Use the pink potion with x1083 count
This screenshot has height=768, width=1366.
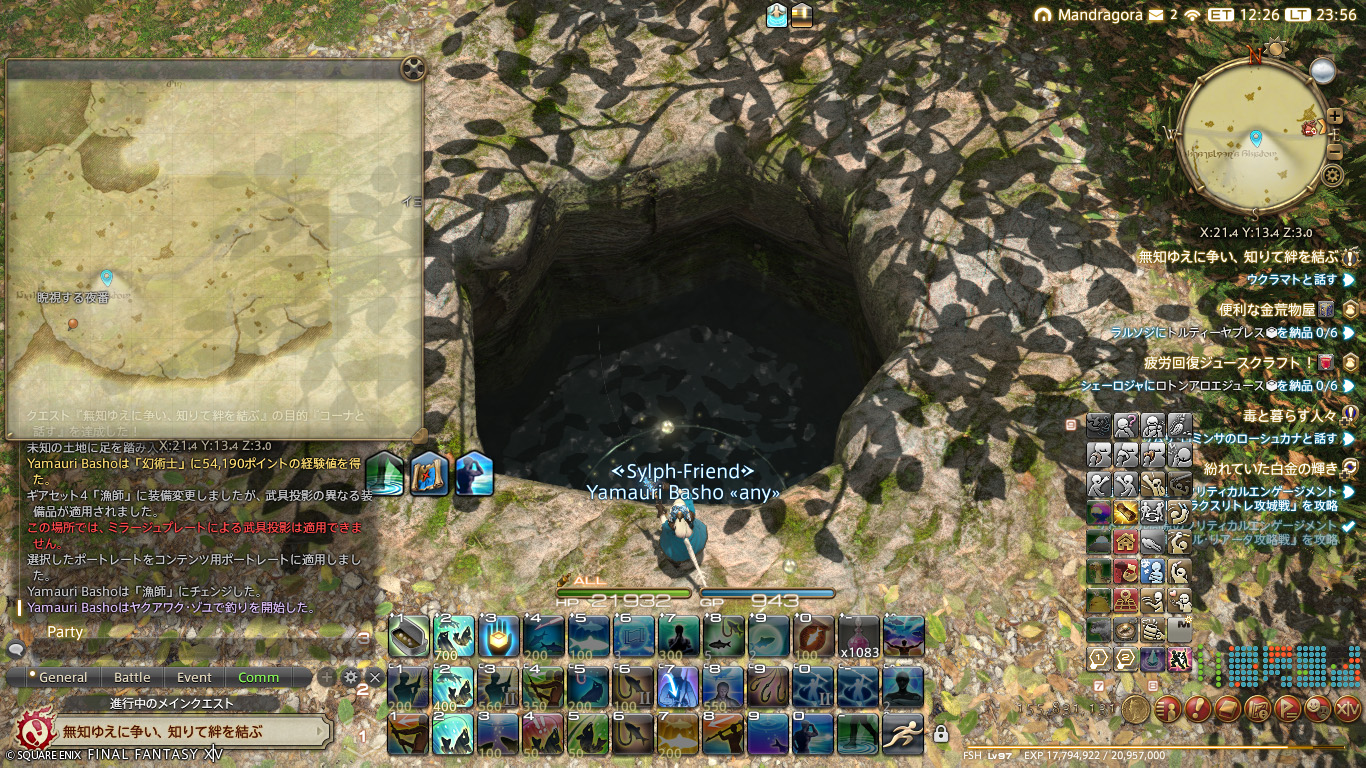coord(859,636)
